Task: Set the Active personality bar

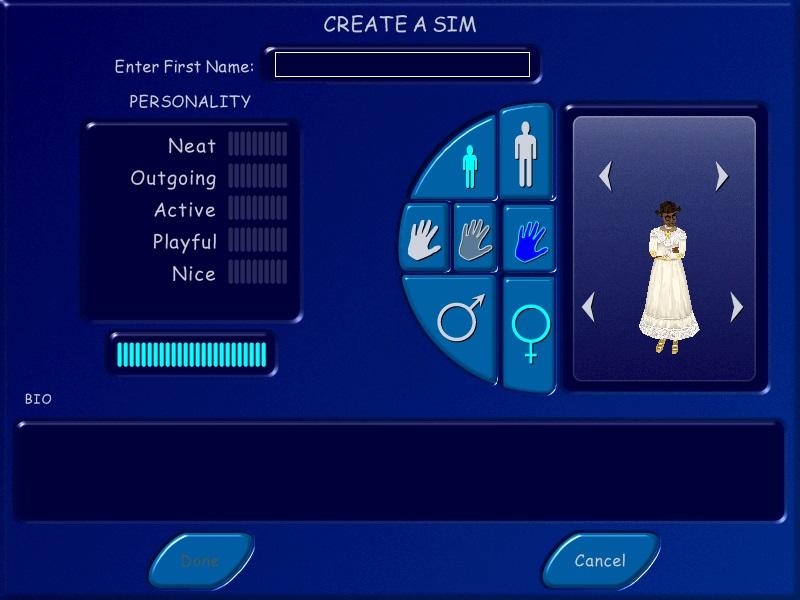Action: (x=257, y=209)
